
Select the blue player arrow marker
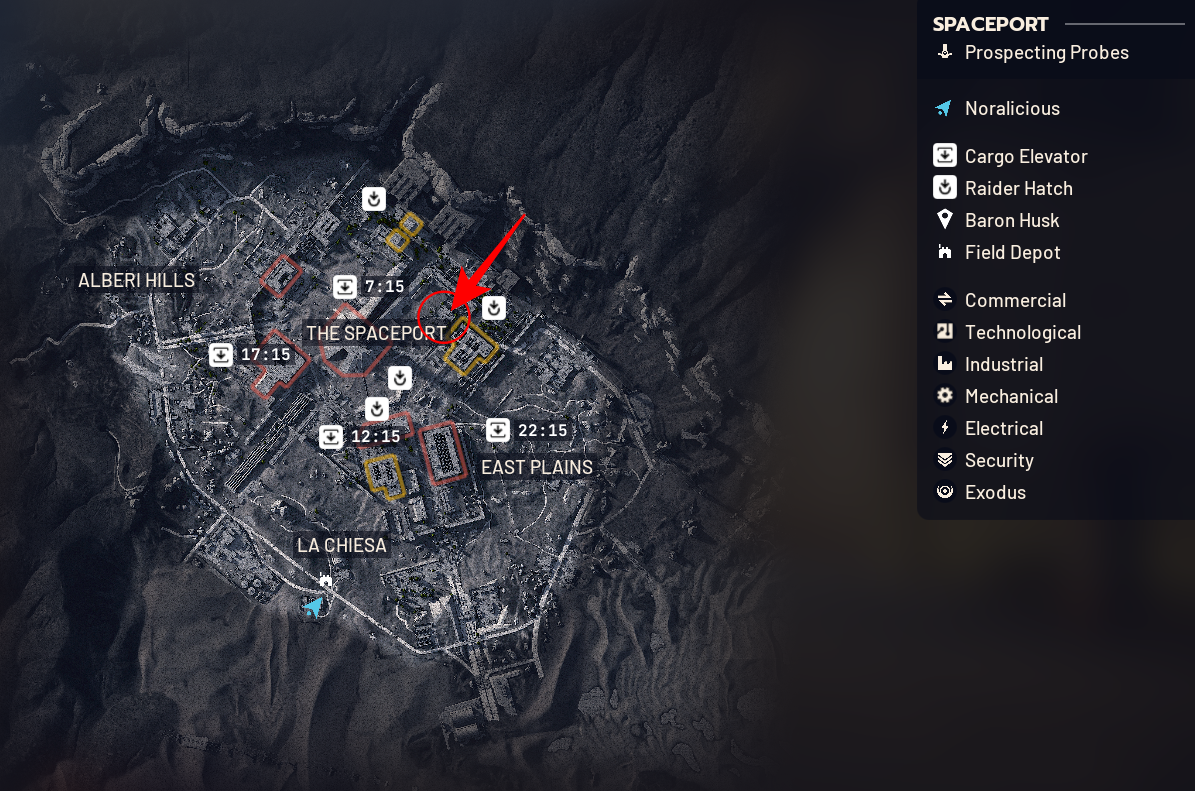[x=314, y=606]
